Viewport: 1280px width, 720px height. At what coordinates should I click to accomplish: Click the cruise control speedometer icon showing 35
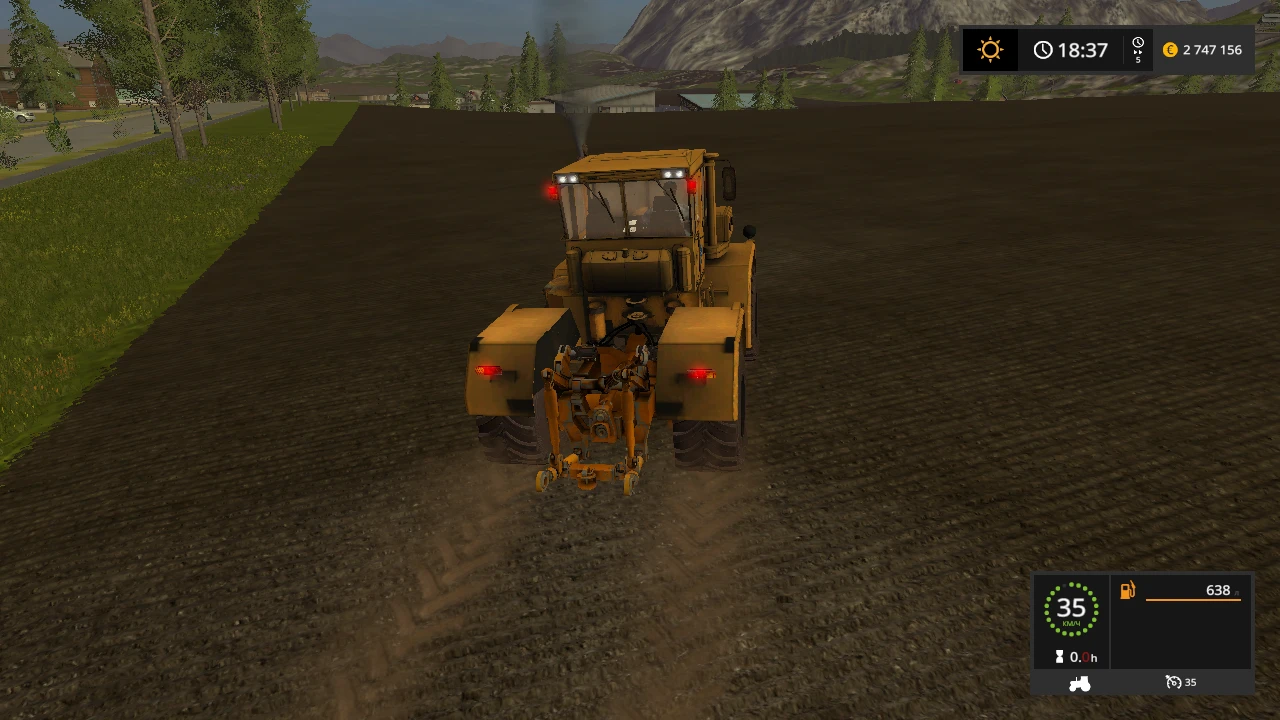coord(1172,681)
